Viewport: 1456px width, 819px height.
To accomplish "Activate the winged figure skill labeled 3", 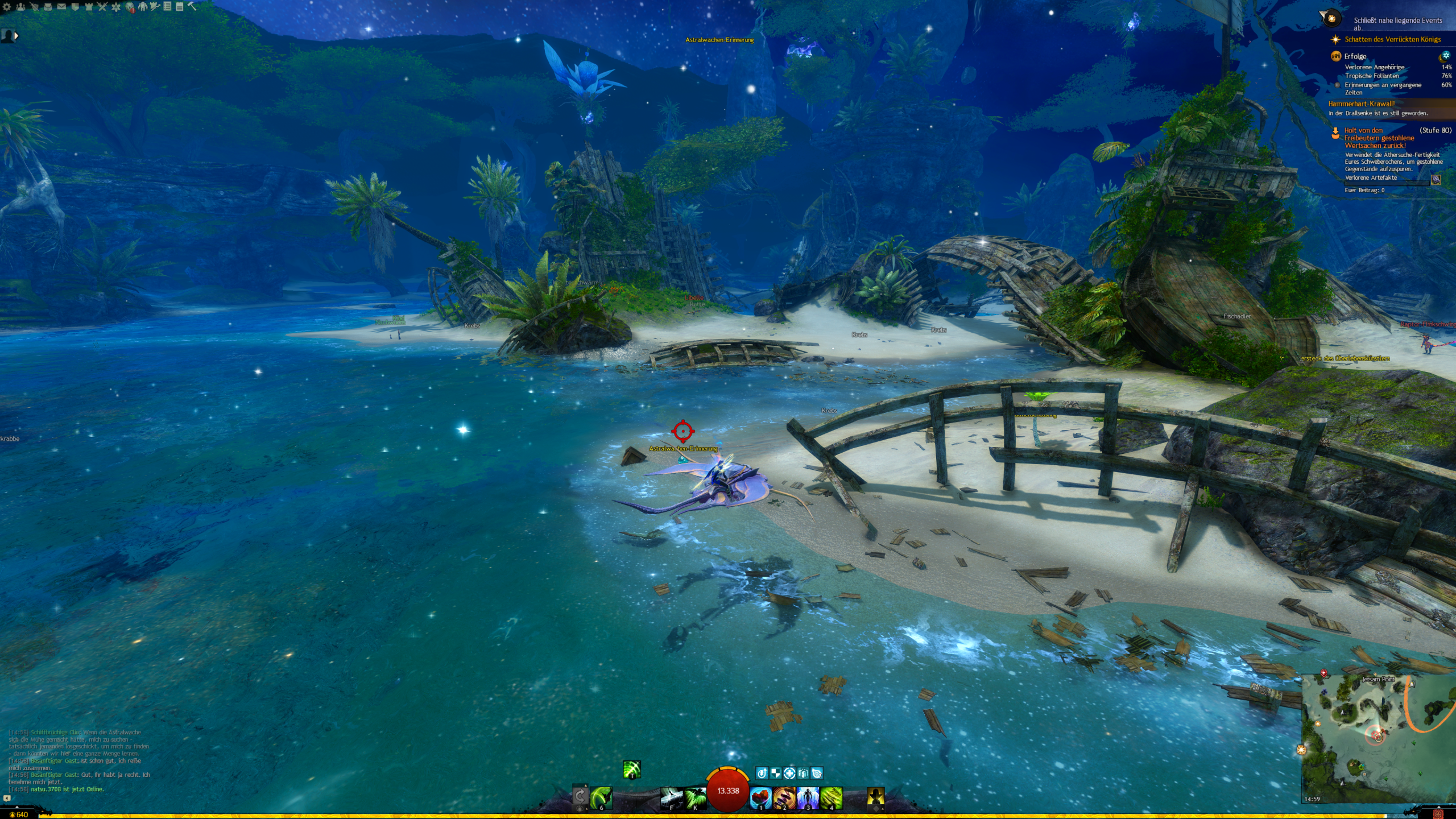I will [808, 797].
